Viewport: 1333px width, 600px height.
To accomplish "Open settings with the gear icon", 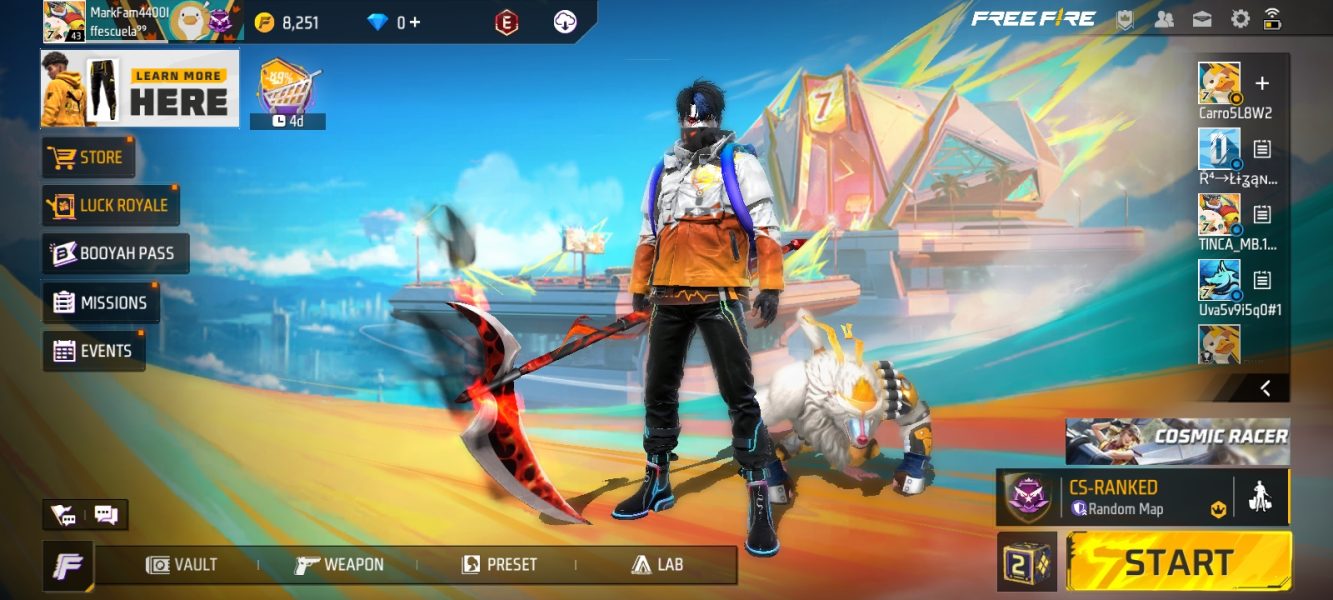I will point(1240,19).
